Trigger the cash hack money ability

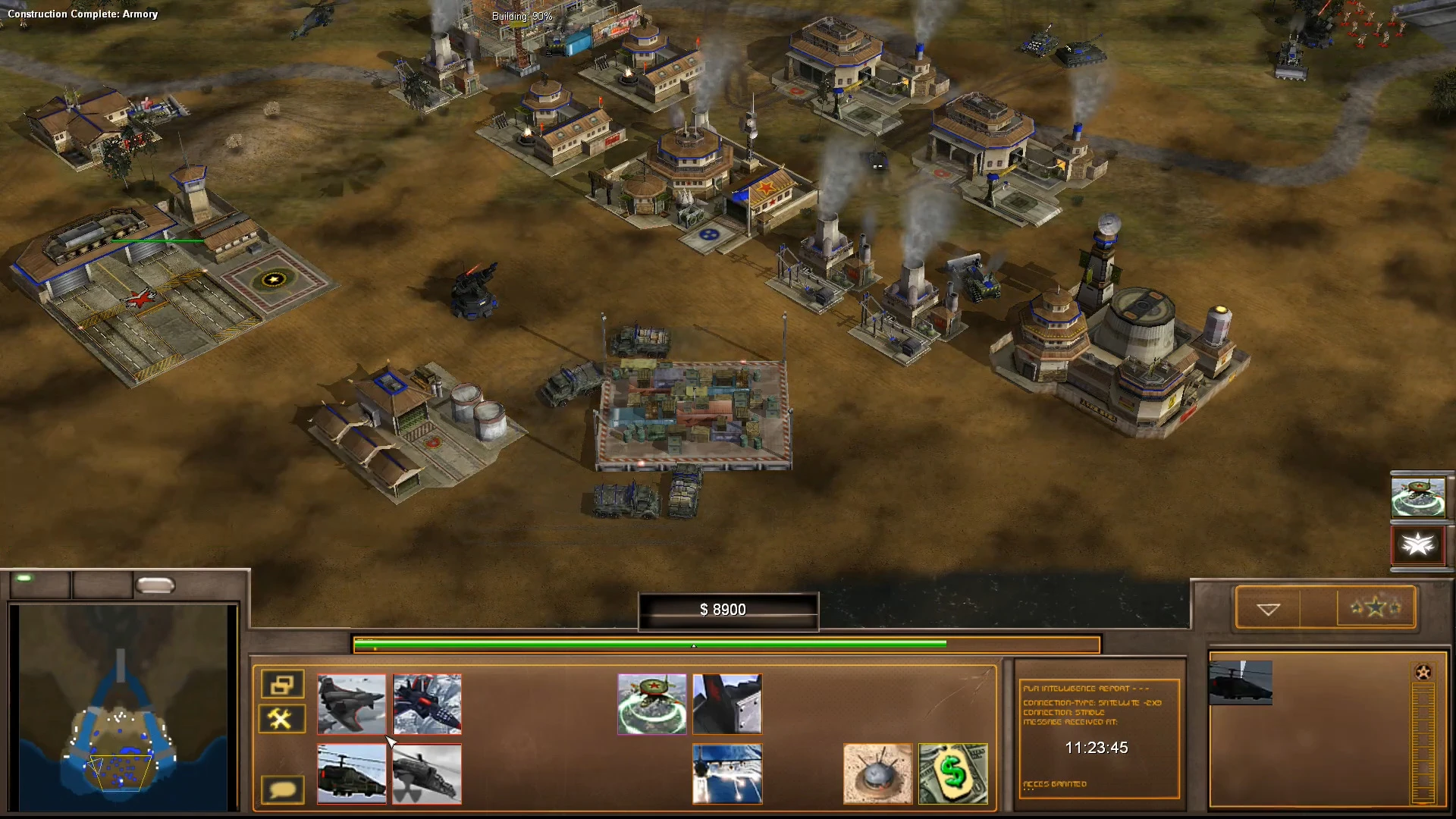pos(952,774)
